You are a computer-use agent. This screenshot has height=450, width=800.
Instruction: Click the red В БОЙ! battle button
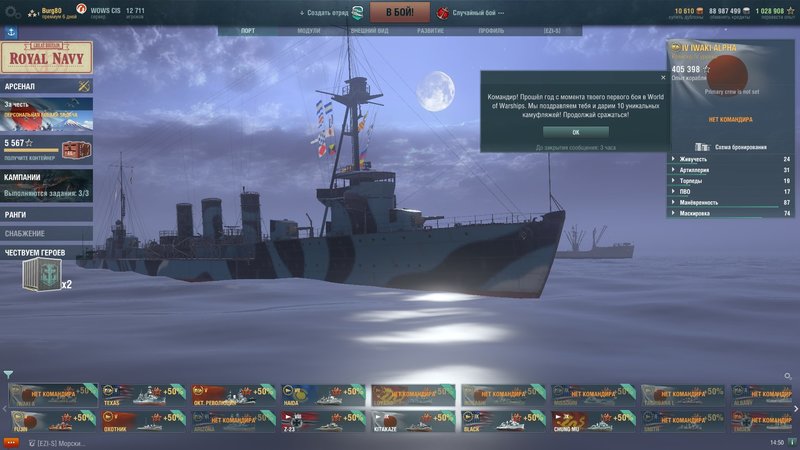(x=399, y=13)
